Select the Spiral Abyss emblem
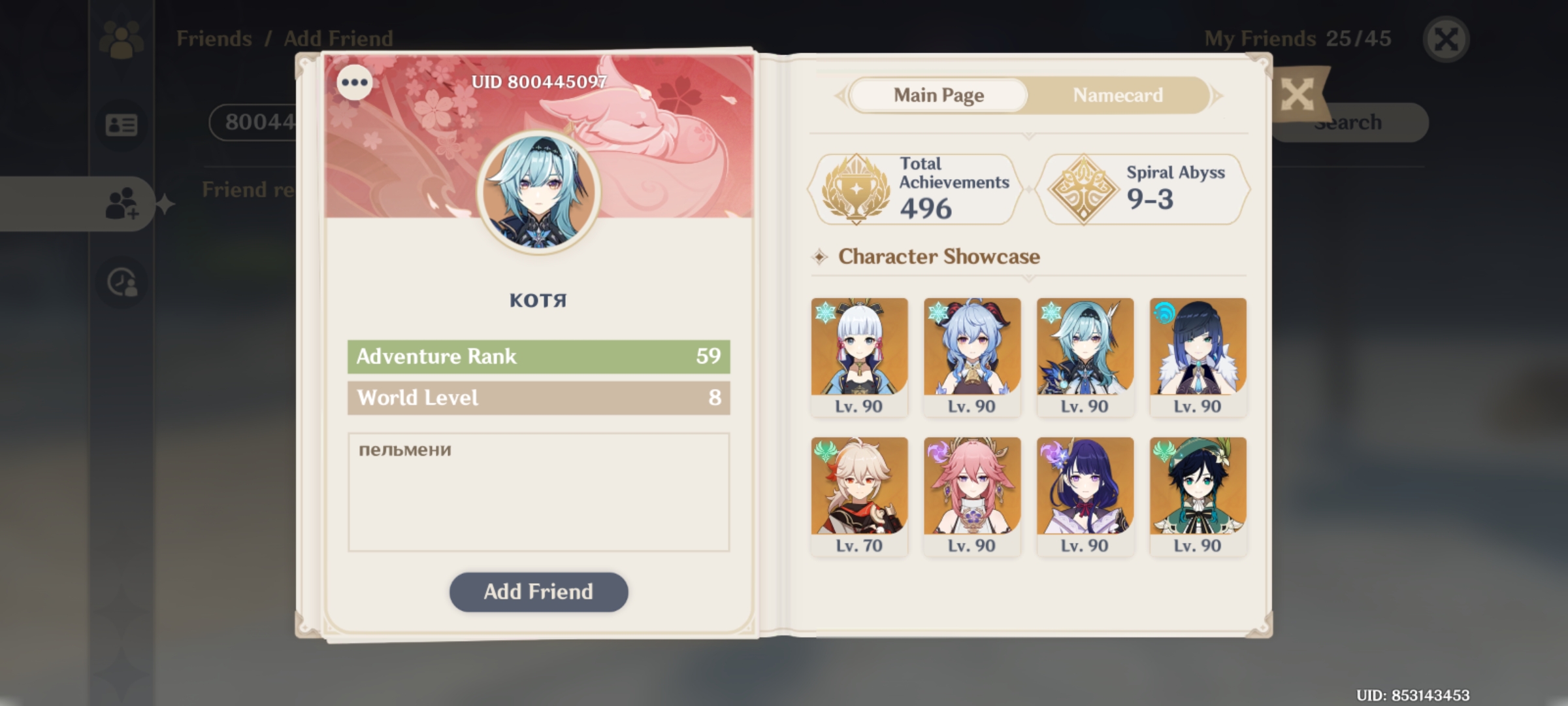 coord(1085,188)
